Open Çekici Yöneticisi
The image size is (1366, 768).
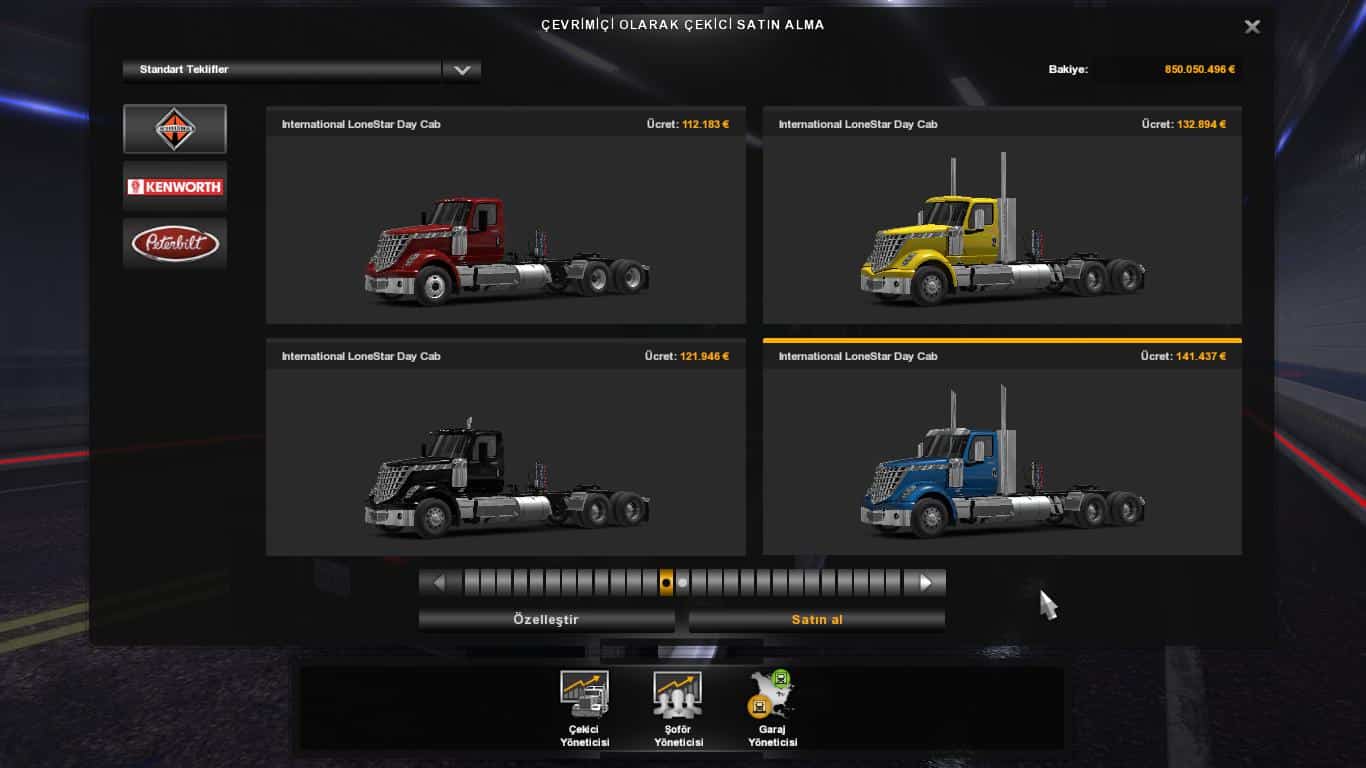point(584,709)
